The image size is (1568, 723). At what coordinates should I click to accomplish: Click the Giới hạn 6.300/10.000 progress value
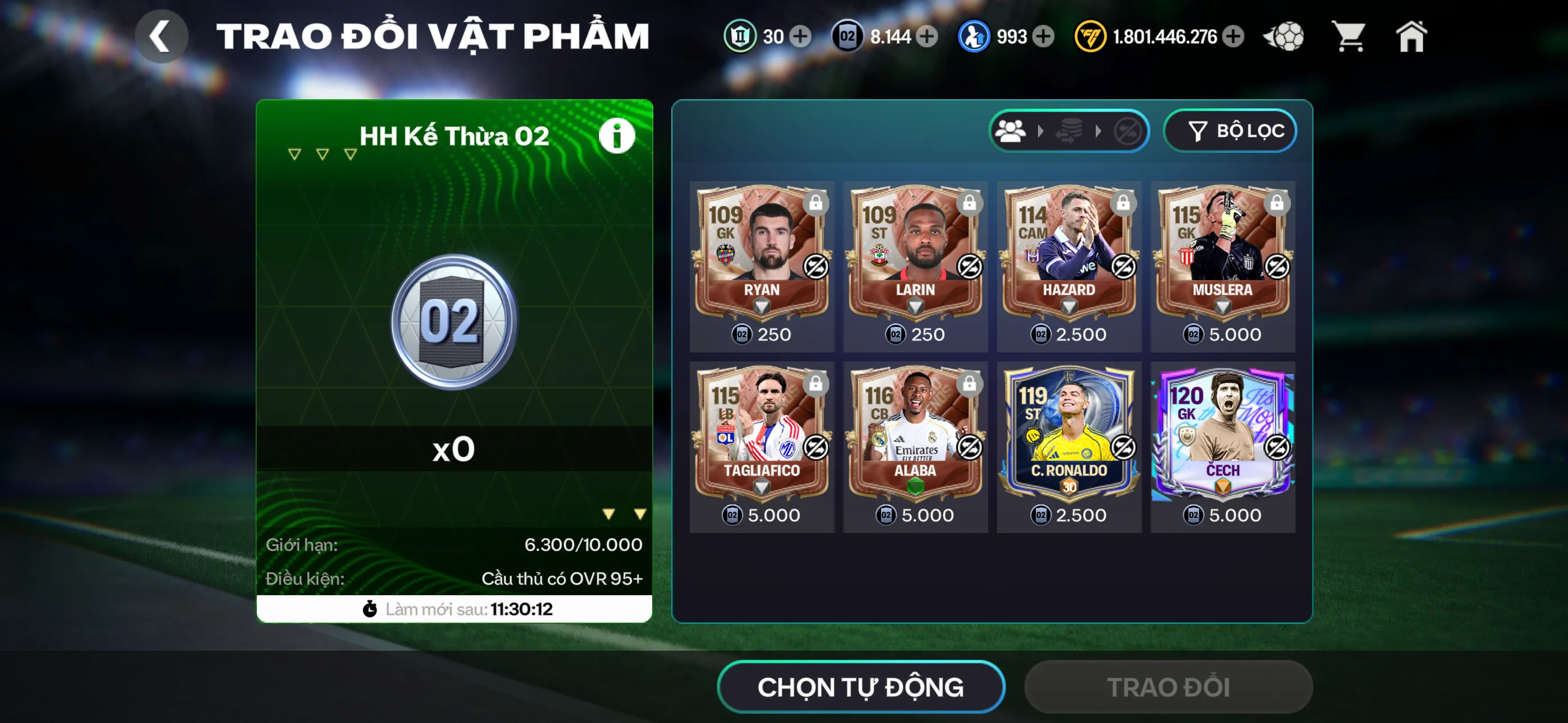coord(584,545)
